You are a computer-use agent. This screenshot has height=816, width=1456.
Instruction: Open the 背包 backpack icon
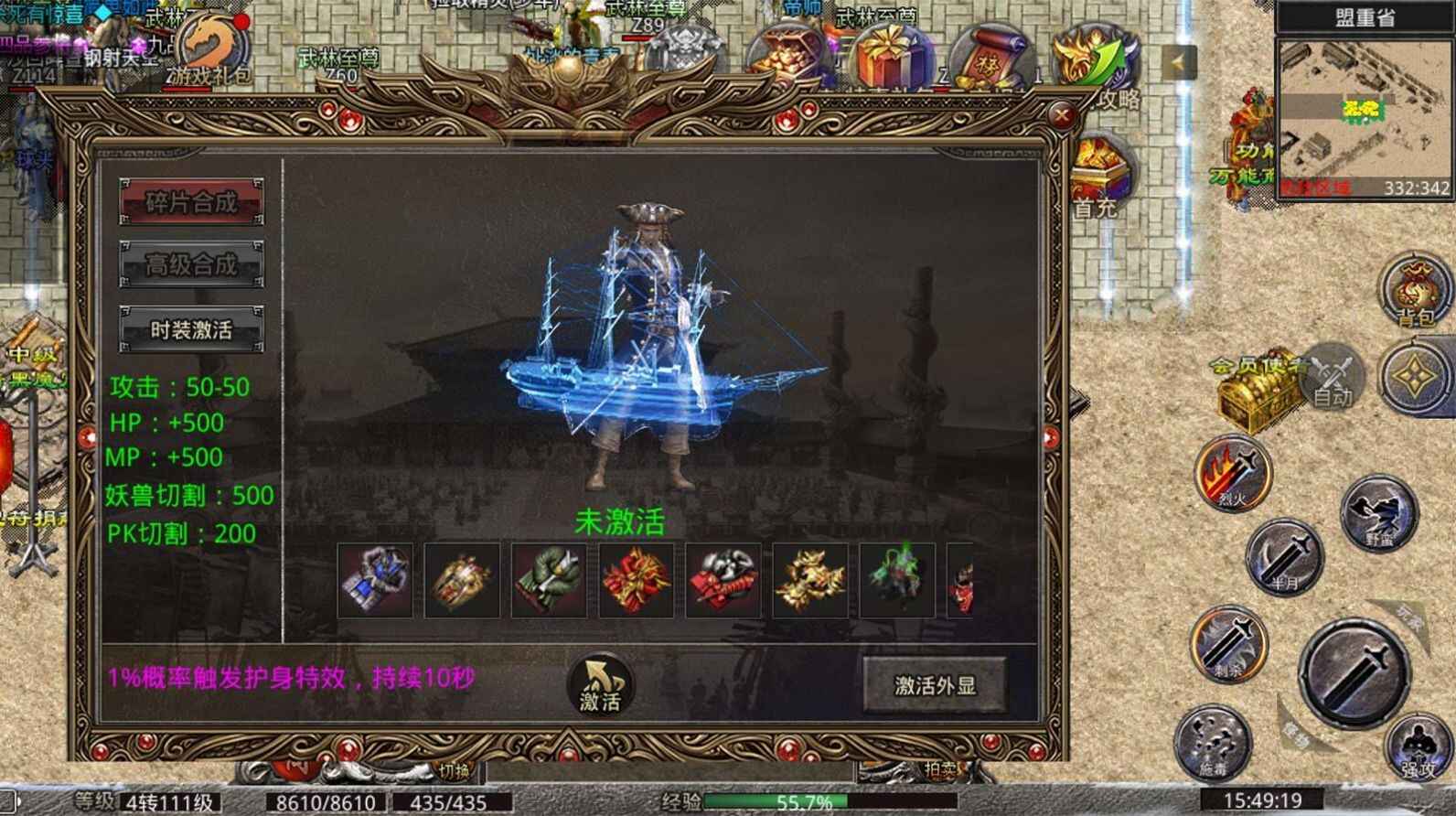[1411, 293]
